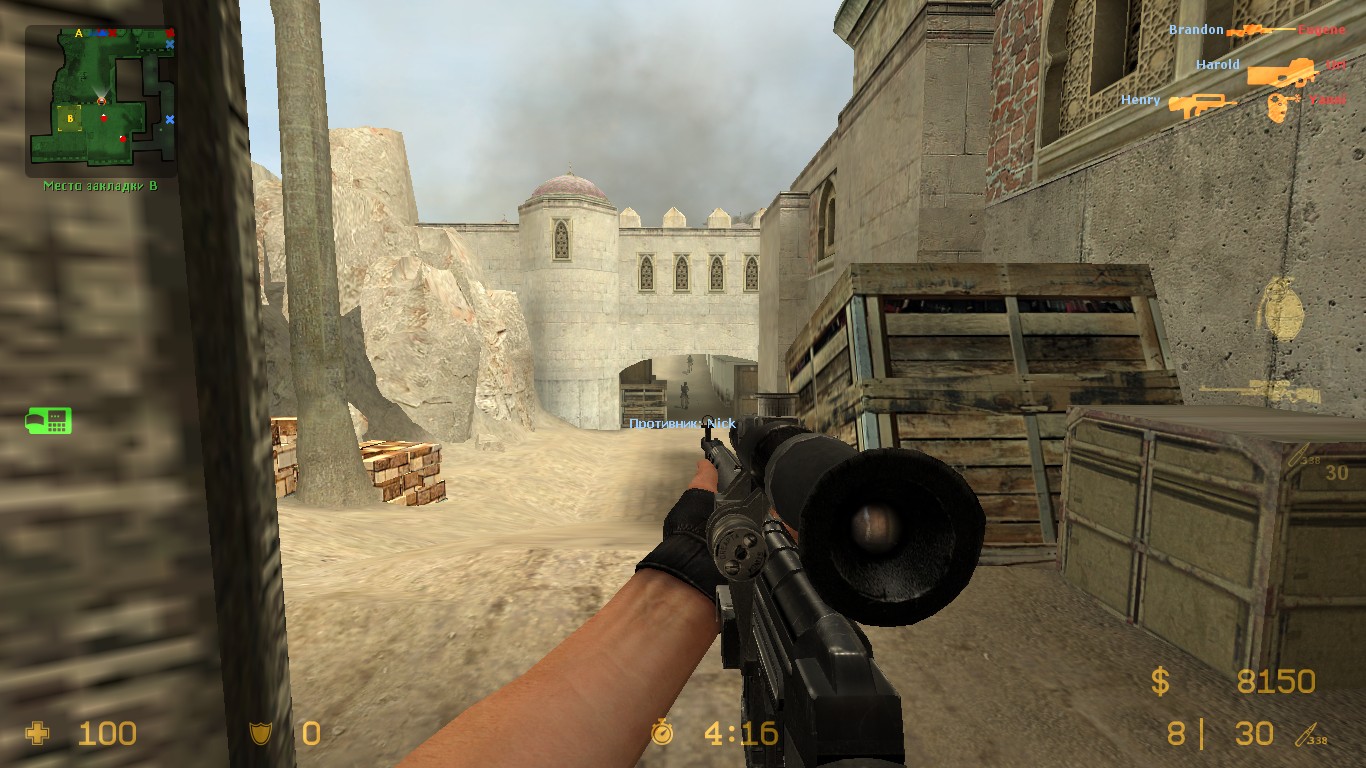Click Harold's name in the kill feed
The height and width of the screenshot is (768, 1366).
[1217, 65]
